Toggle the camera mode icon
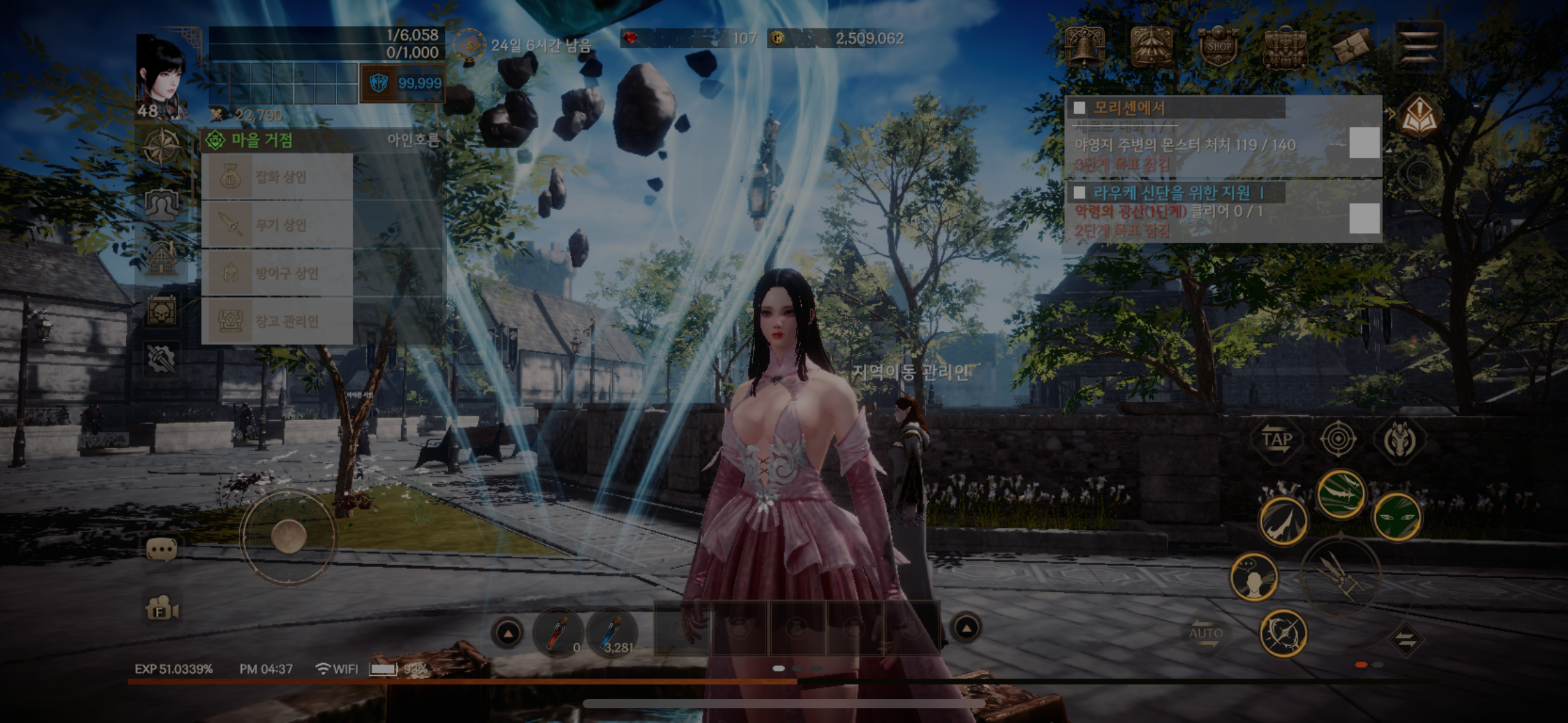The image size is (1568, 723). click(x=162, y=610)
